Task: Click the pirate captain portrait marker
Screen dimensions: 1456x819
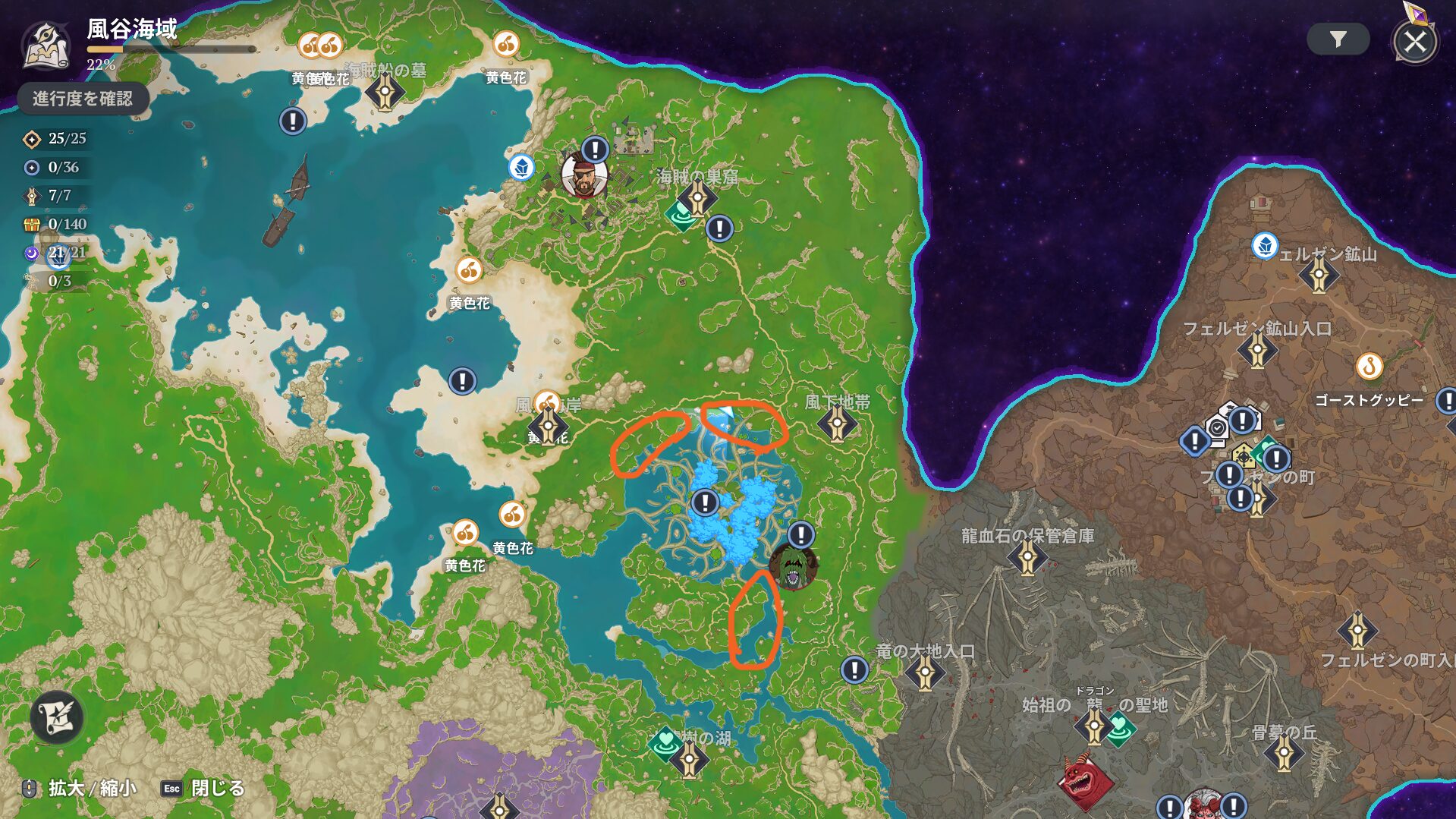Action: pyautogui.click(x=583, y=175)
